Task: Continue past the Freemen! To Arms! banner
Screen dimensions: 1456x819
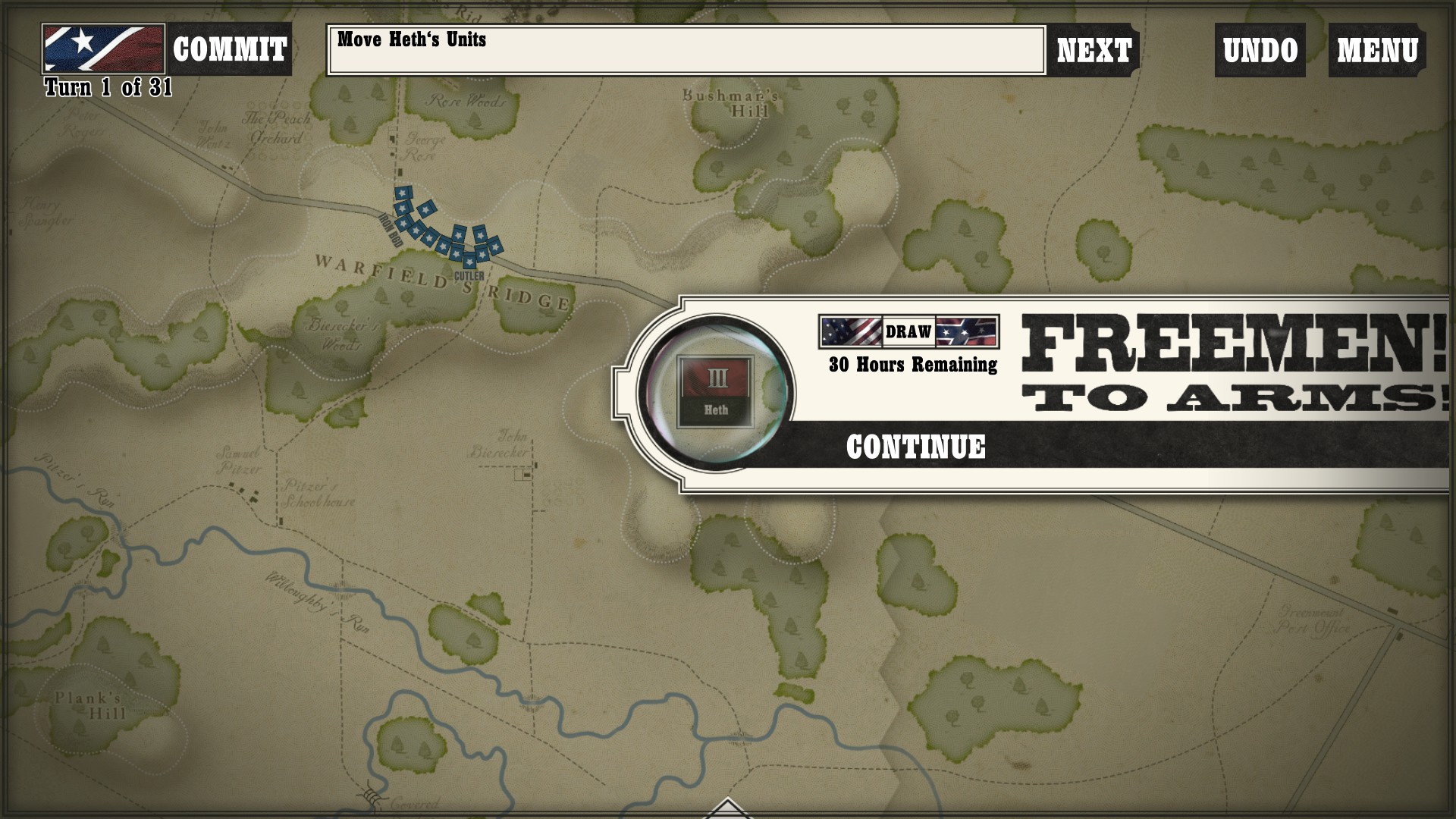Action: click(915, 447)
